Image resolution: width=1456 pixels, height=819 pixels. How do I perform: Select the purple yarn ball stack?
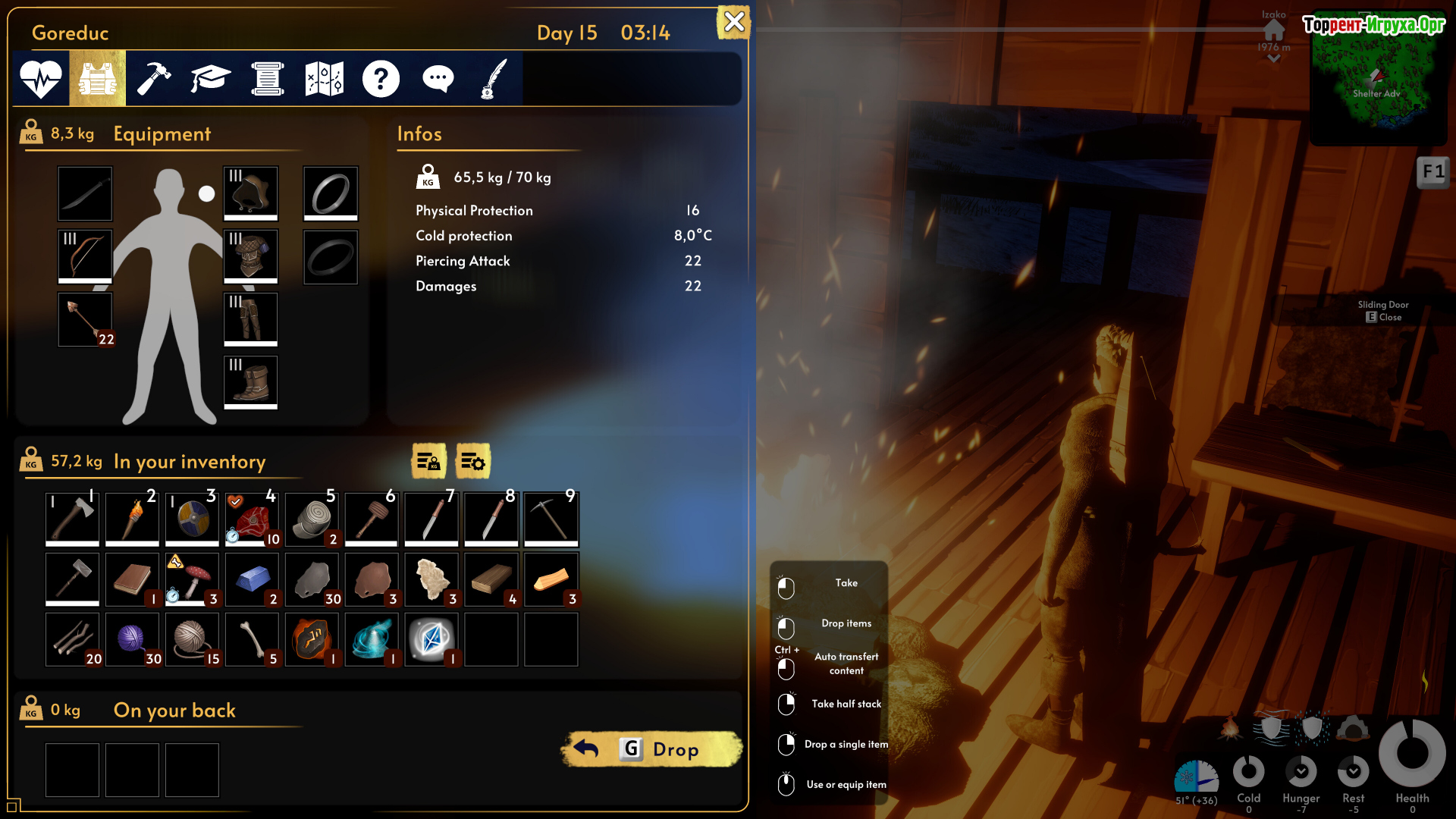(x=132, y=639)
